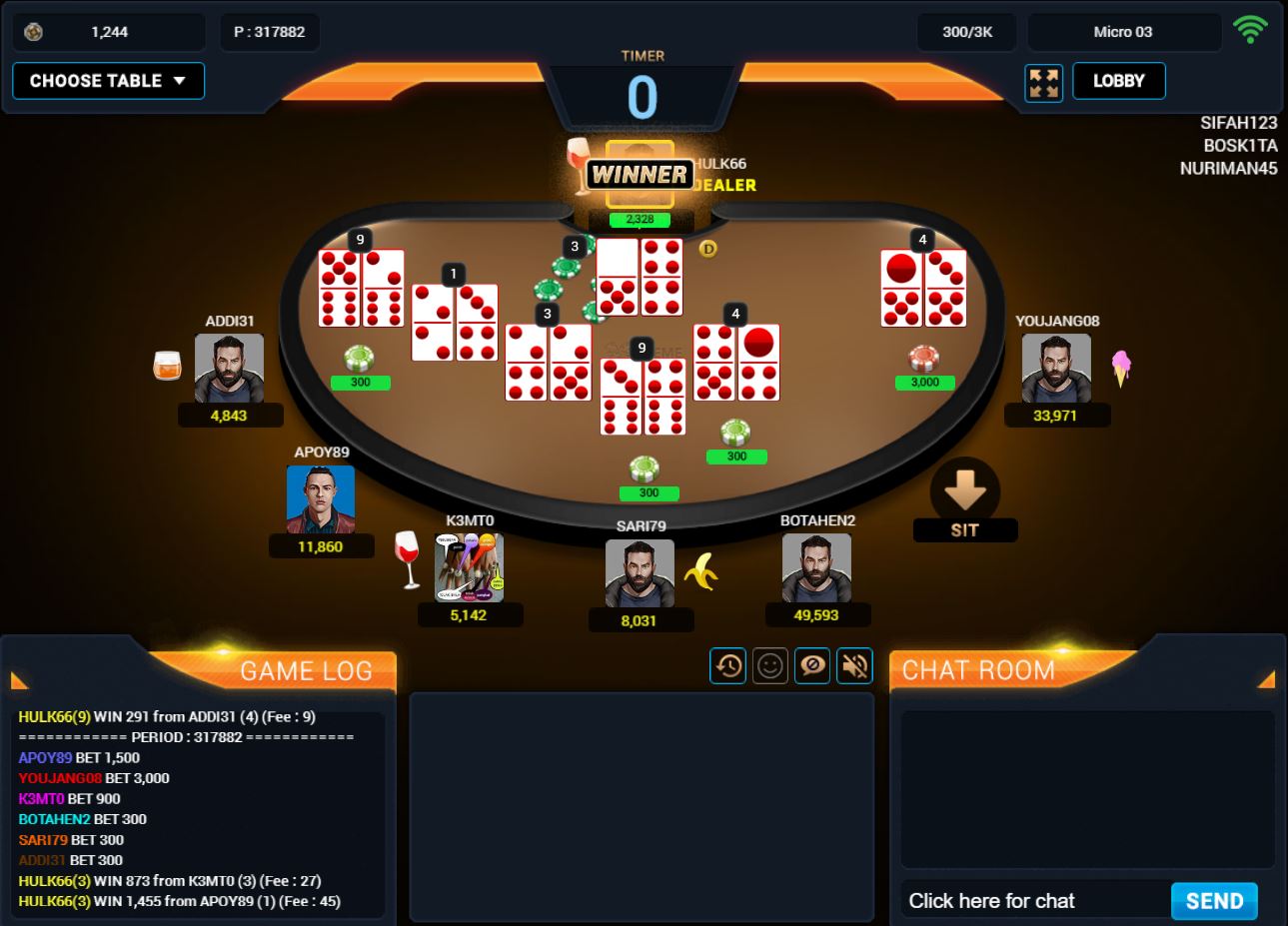Click the LOBBY button
Image resolution: width=1288 pixels, height=926 pixels.
[1118, 81]
